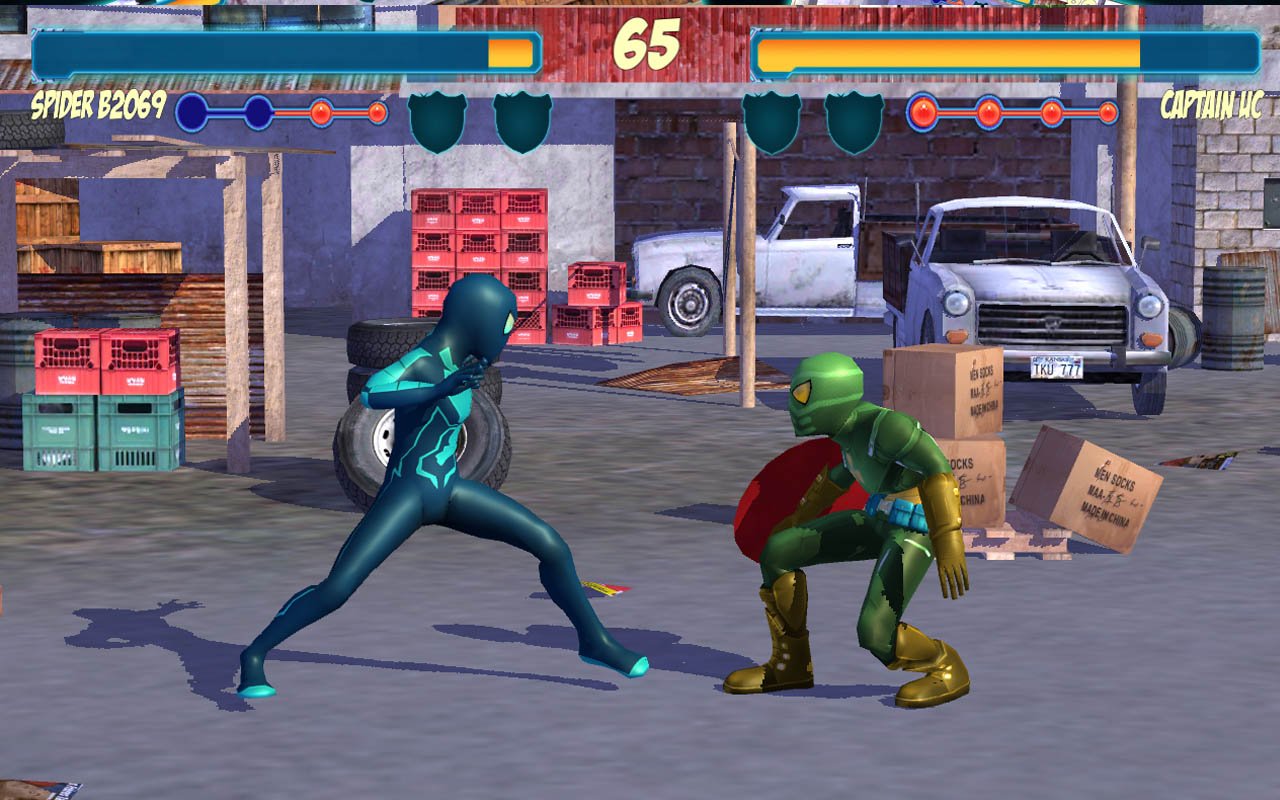Select the first shield badge icon for Spider B2069

[440, 117]
